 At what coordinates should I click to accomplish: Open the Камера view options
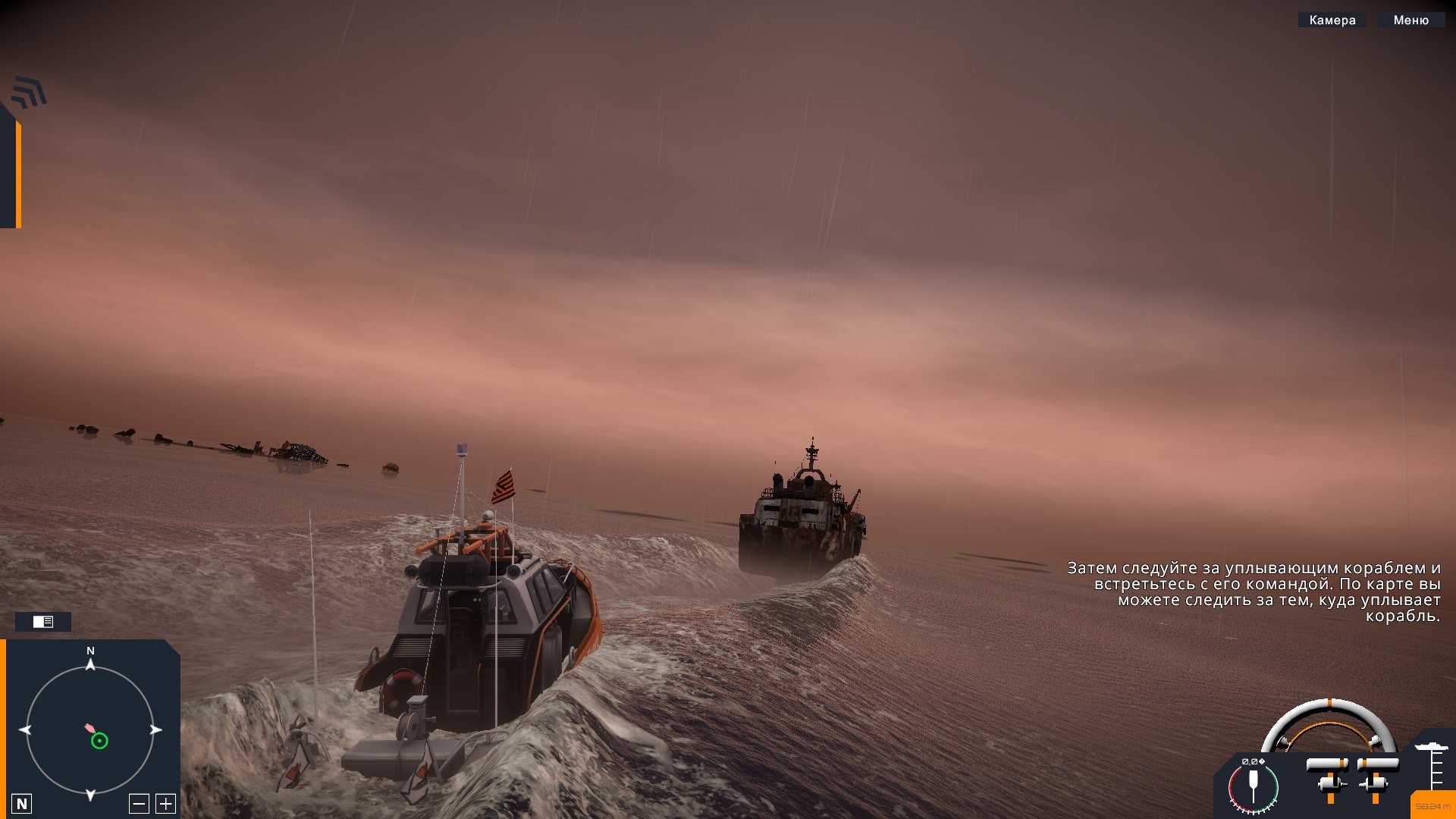tap(1332, 20)
